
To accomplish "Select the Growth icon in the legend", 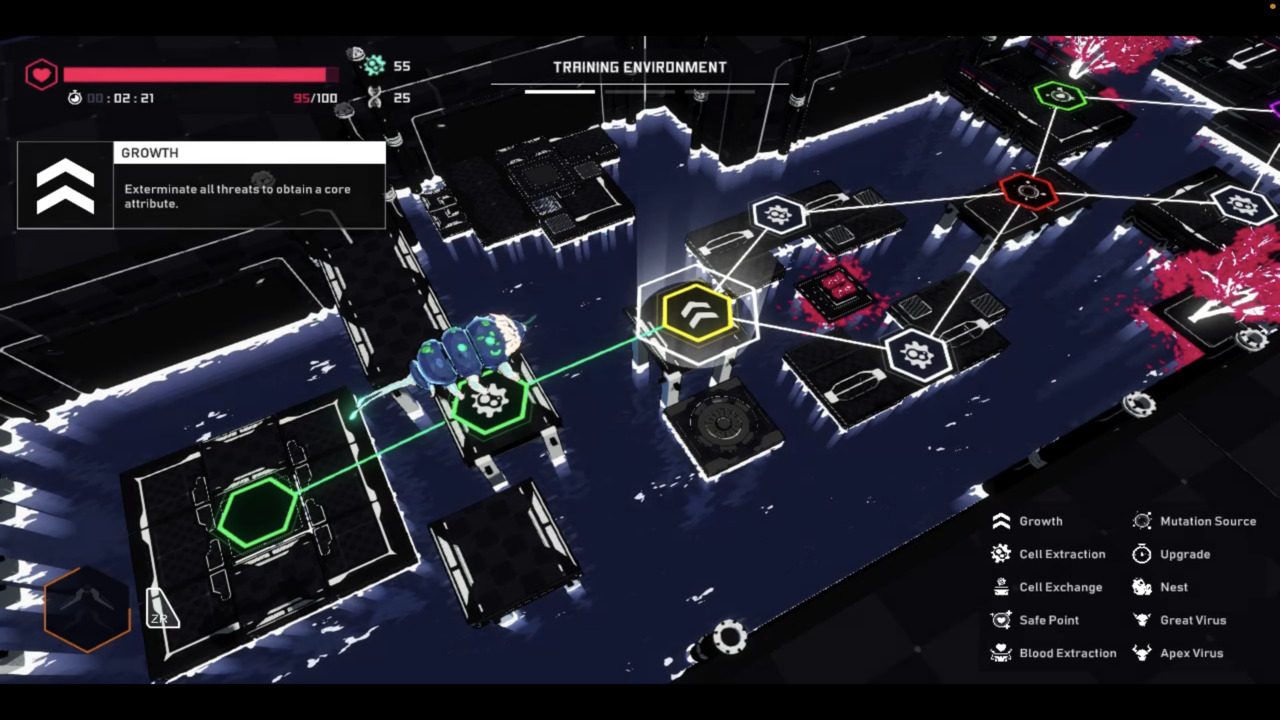I will tap(1001, 521).
